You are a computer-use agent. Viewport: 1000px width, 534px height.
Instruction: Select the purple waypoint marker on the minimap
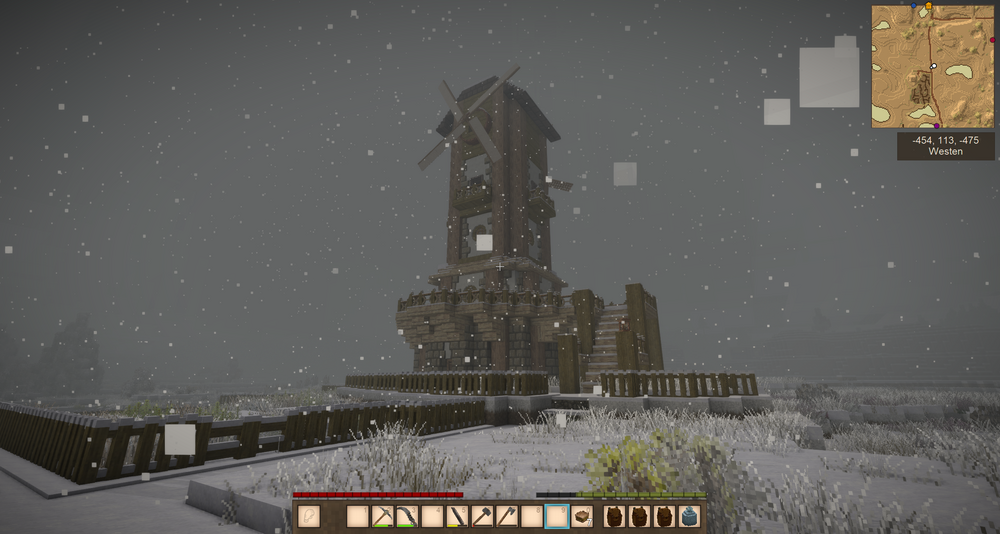tap(937, 126)
